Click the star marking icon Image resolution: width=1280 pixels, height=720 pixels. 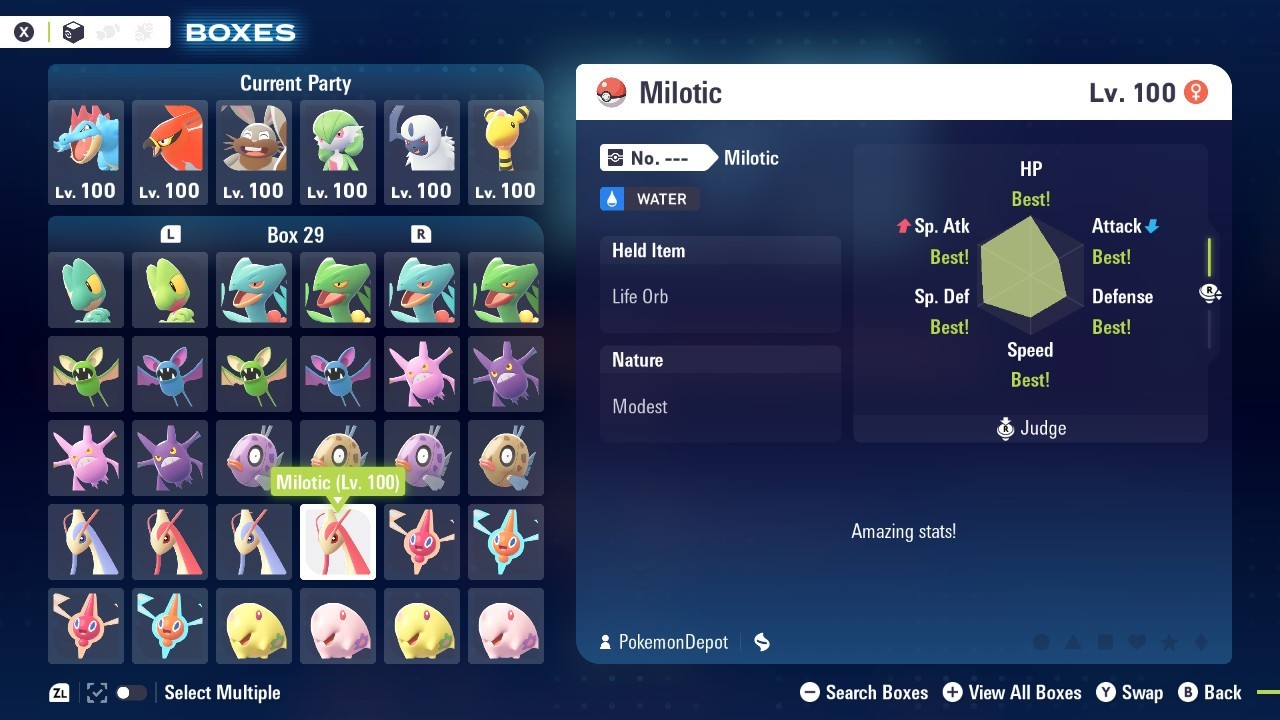(x=1168, y=642)
